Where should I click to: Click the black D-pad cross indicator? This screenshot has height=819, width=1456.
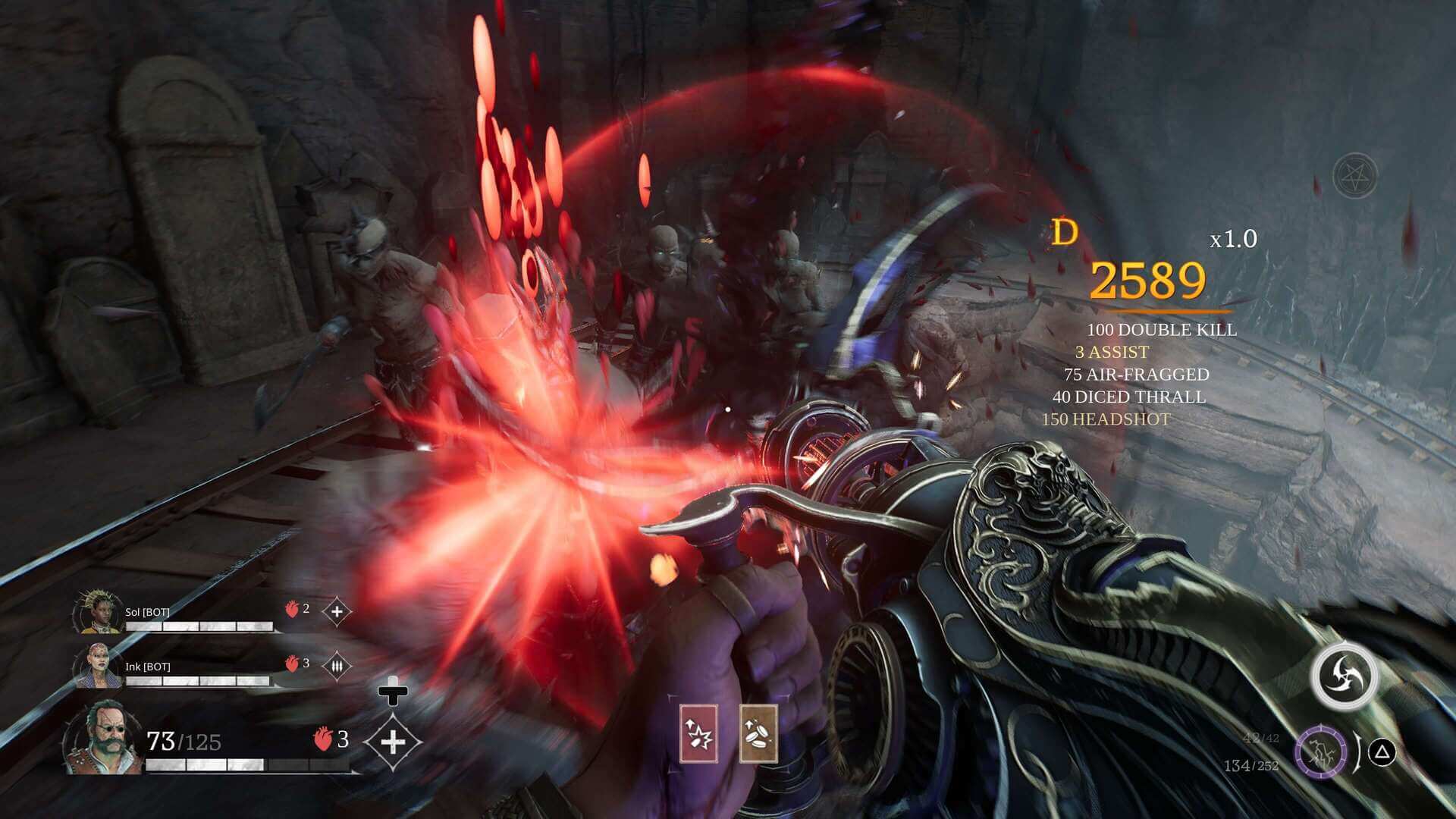point(393,691)
